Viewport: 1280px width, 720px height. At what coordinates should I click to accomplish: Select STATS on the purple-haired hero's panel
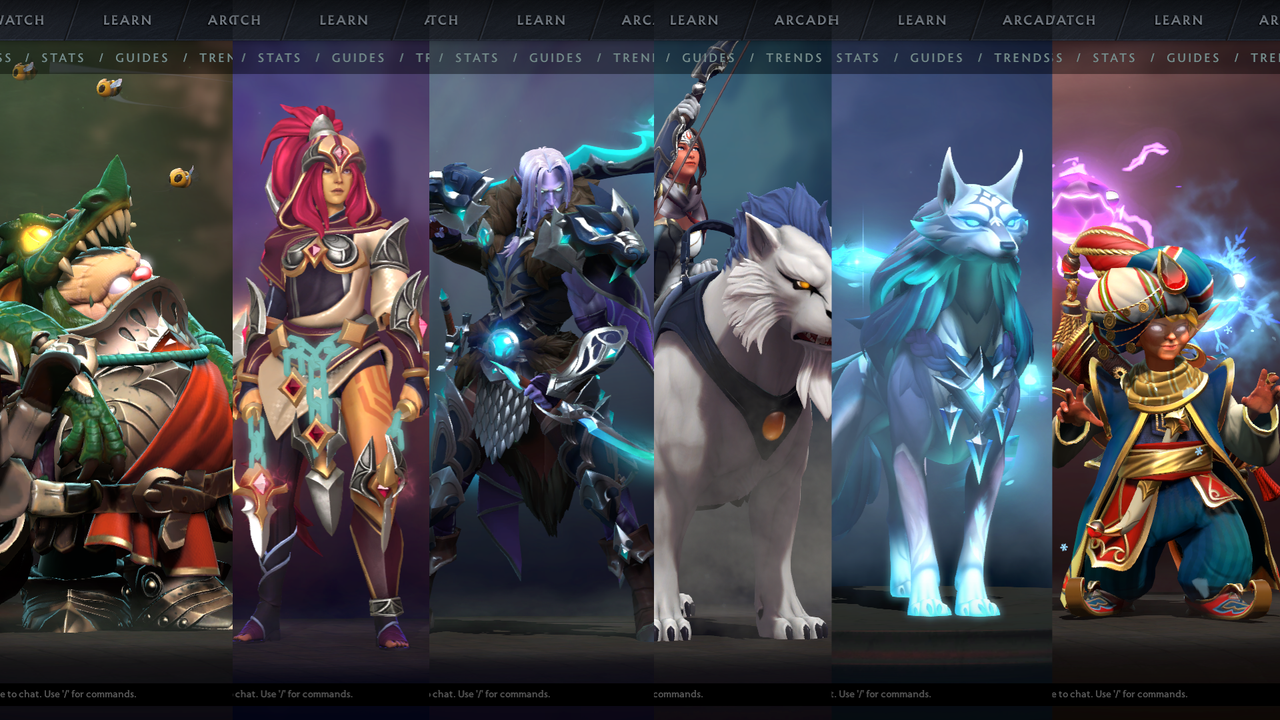[x=477, y=57]
